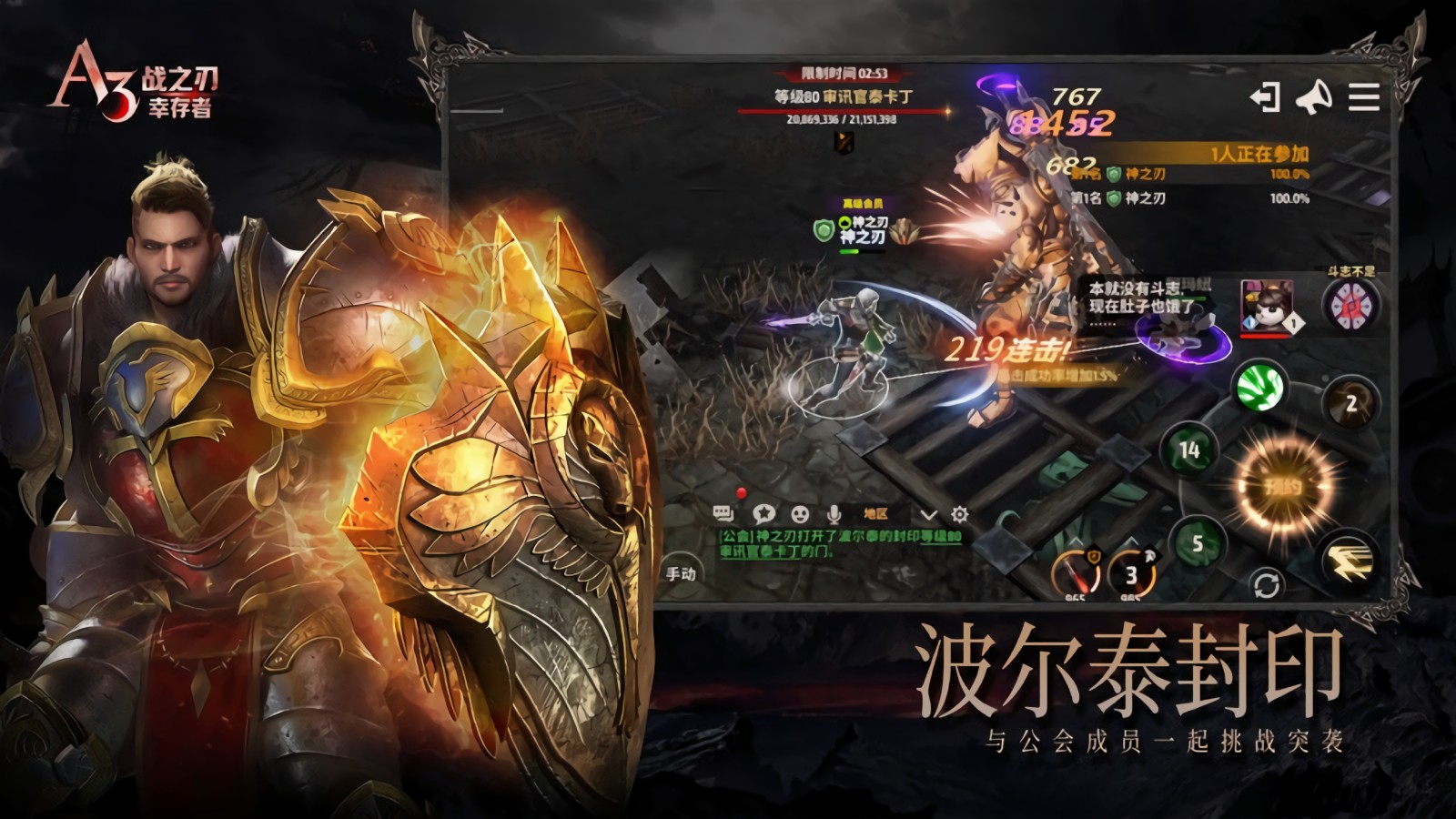Switch the 地区 chat channel selector
Viewport: 1456px width, 819px height.
click(875, 515)
